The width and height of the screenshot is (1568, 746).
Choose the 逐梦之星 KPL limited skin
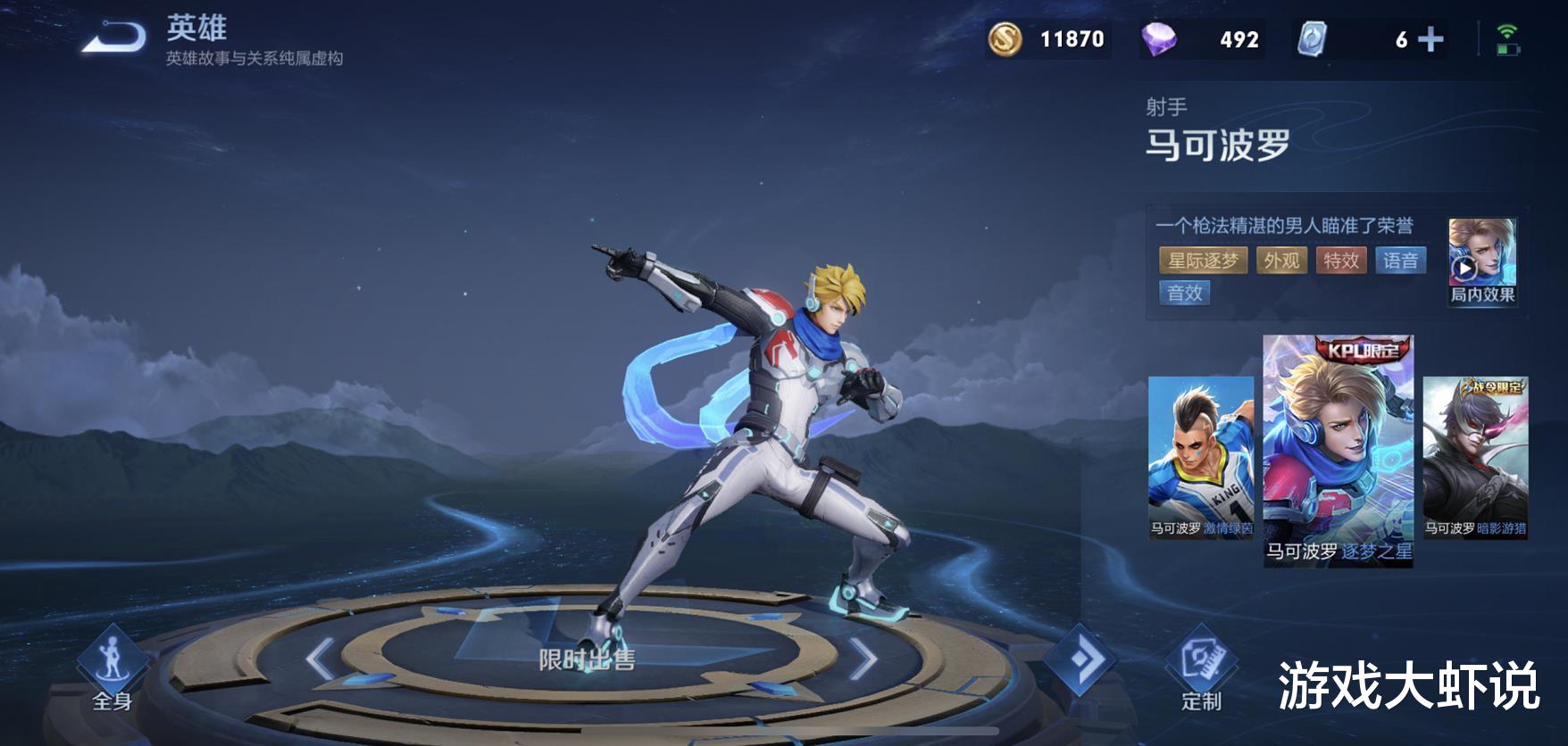[x=1338, y=451]
